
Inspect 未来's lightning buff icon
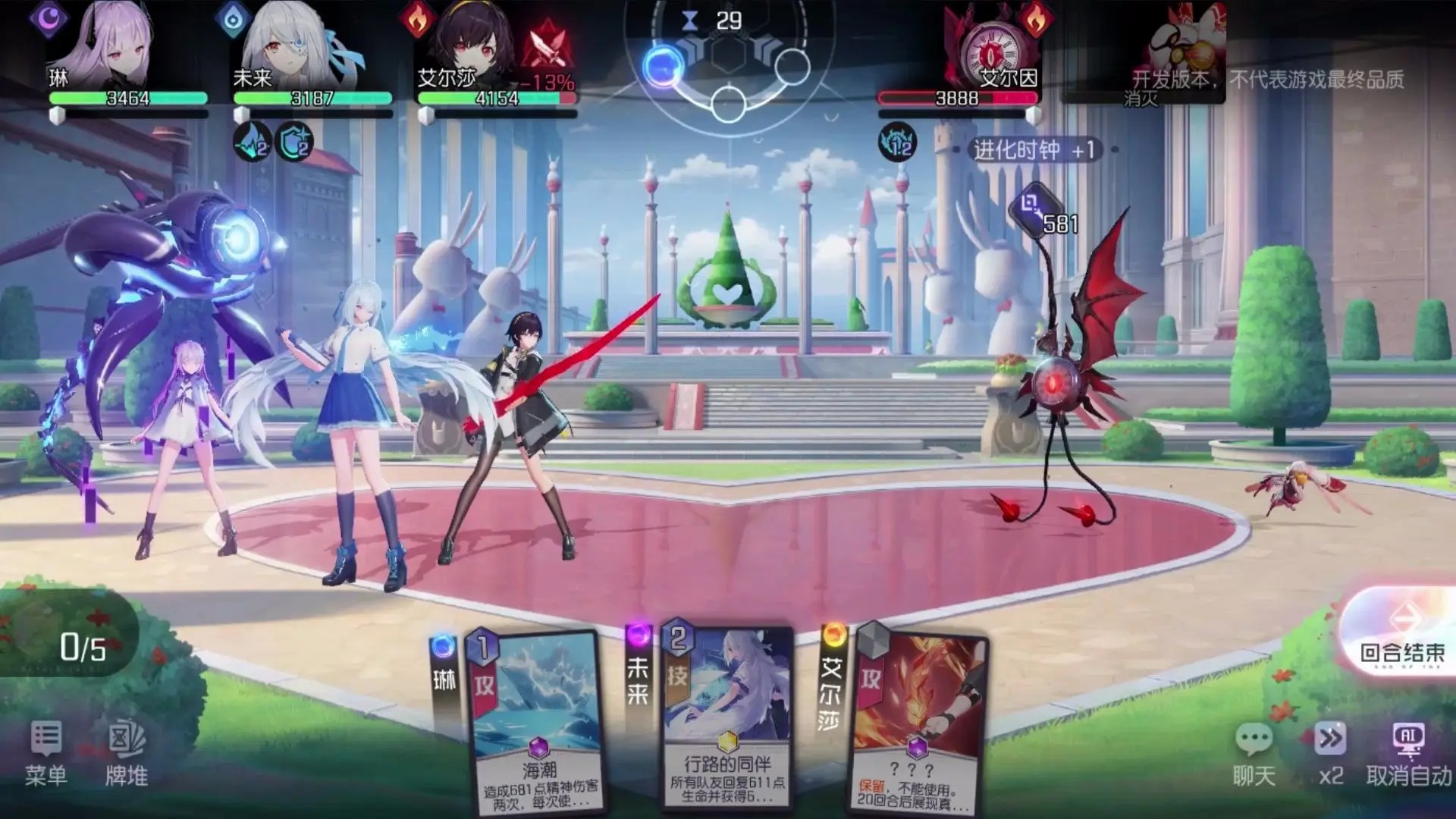pyautogui.click(x=253, y=142)
